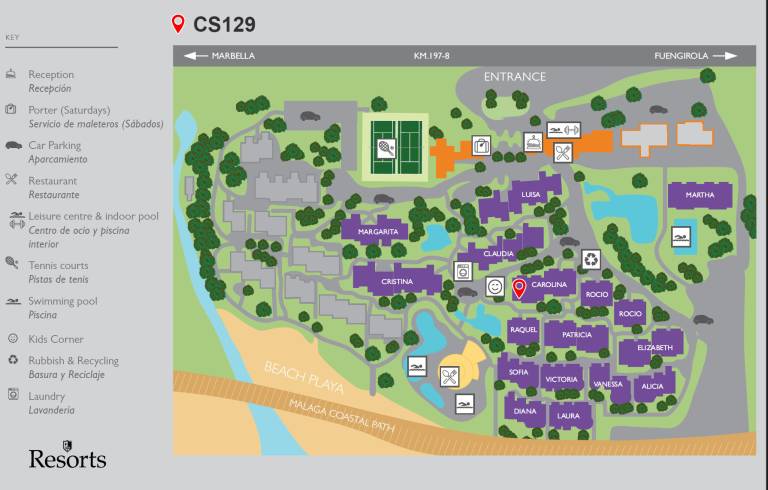Select the Laundry legend entry
The image size is (768, 490).
pos(47,396)
